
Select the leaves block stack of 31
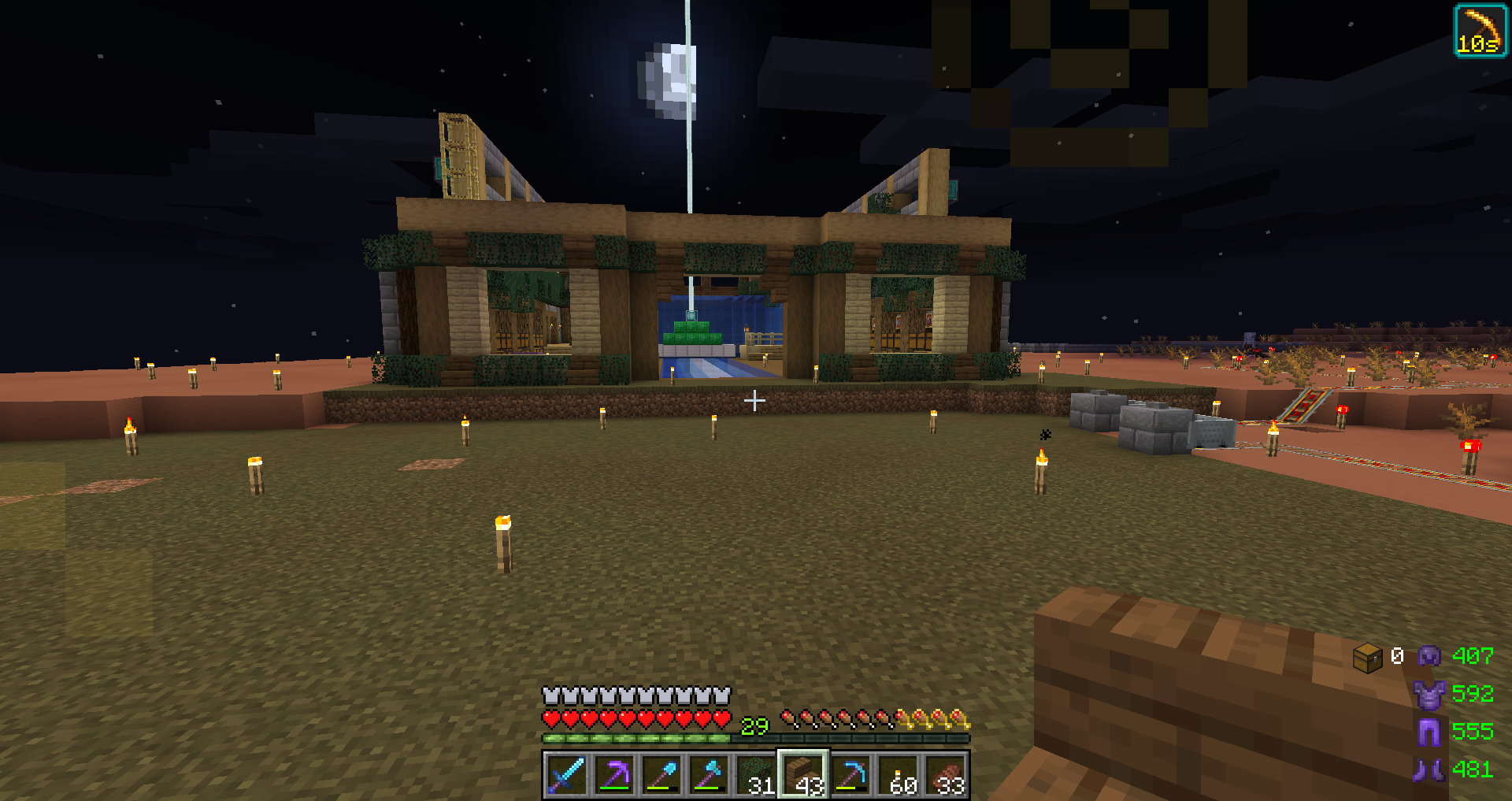(x=755, y=774)
